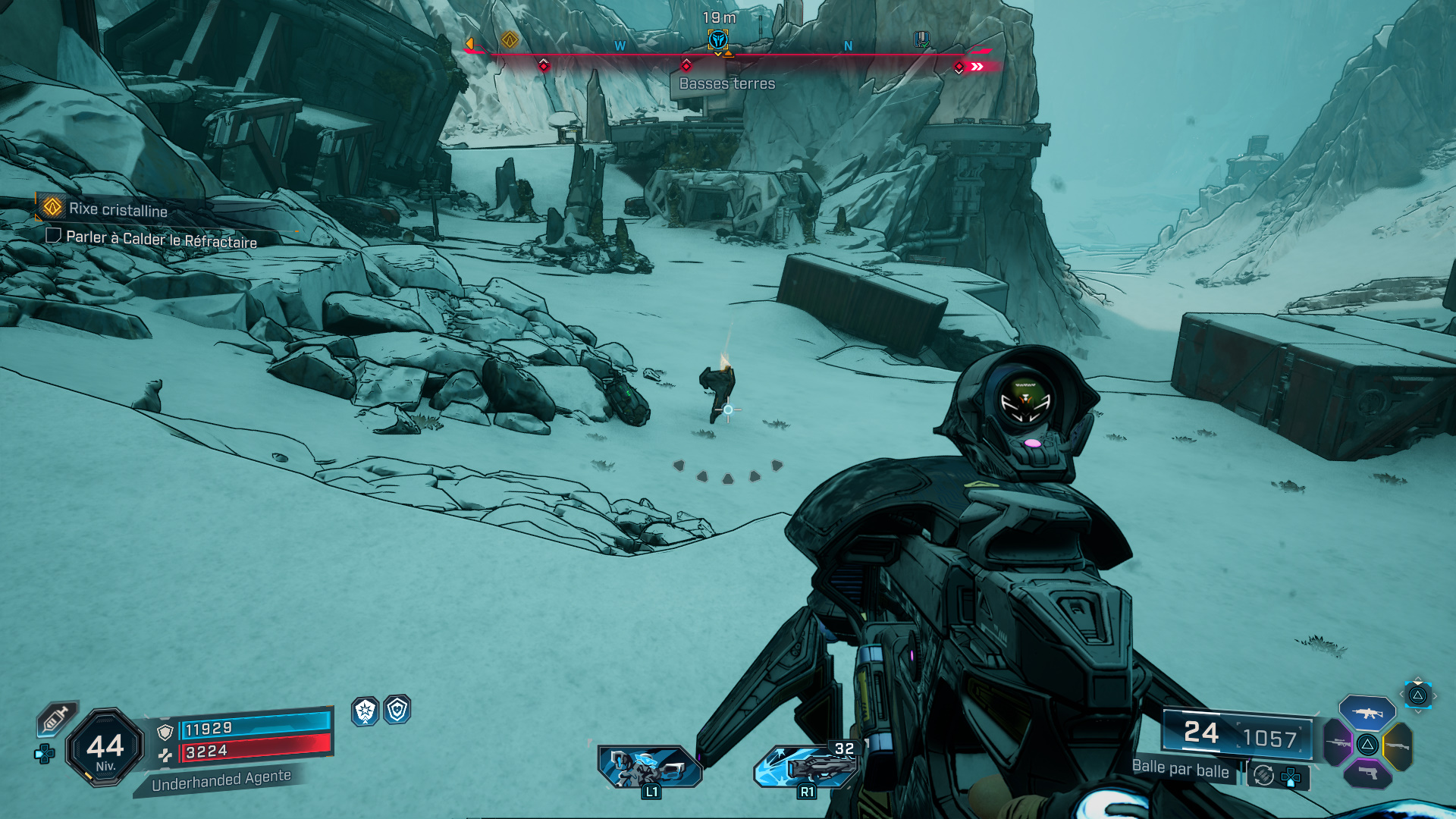Click the health syringe icon above the level badge

[57, 717]
